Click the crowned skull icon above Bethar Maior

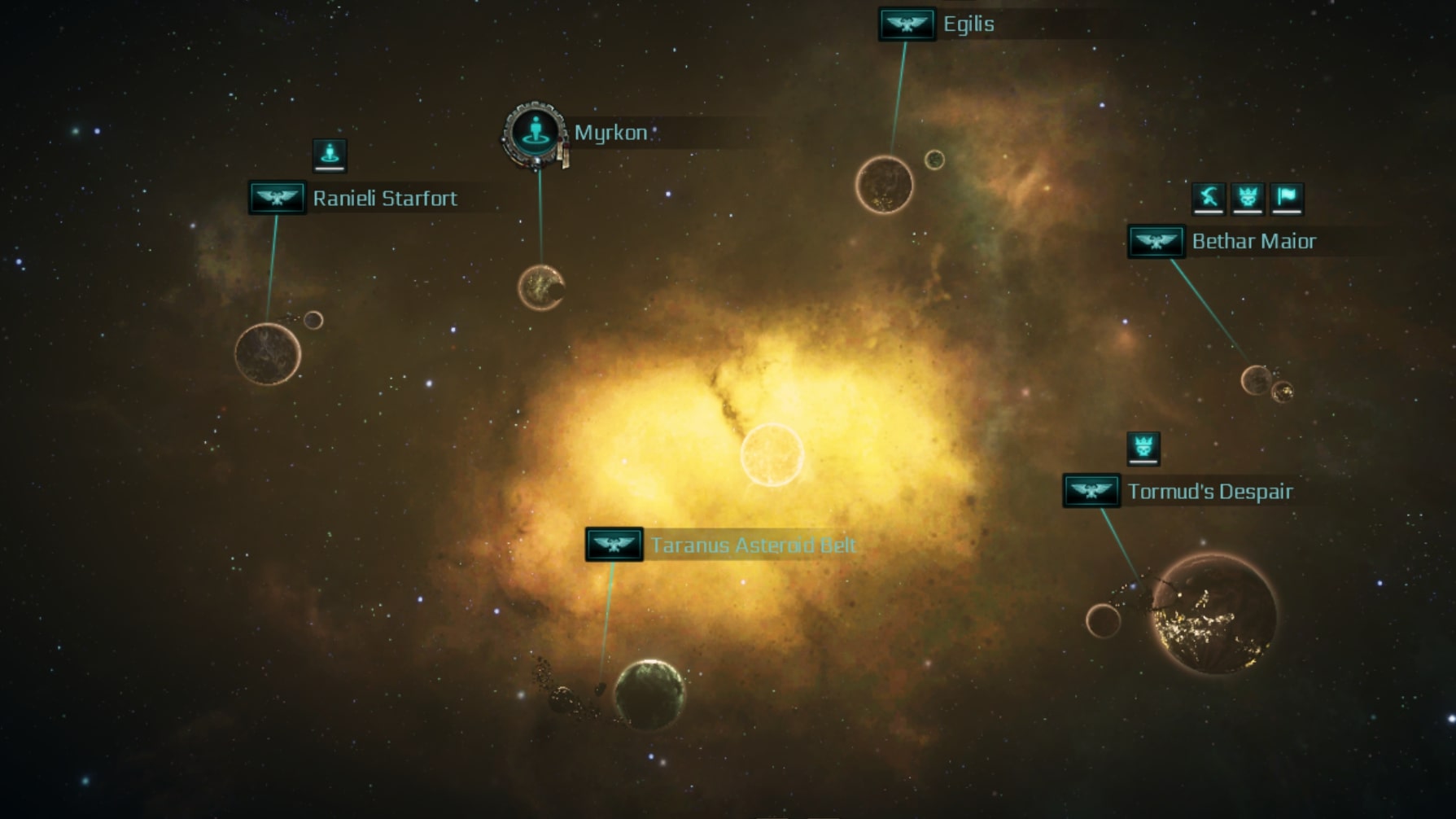coord(1248,197)
